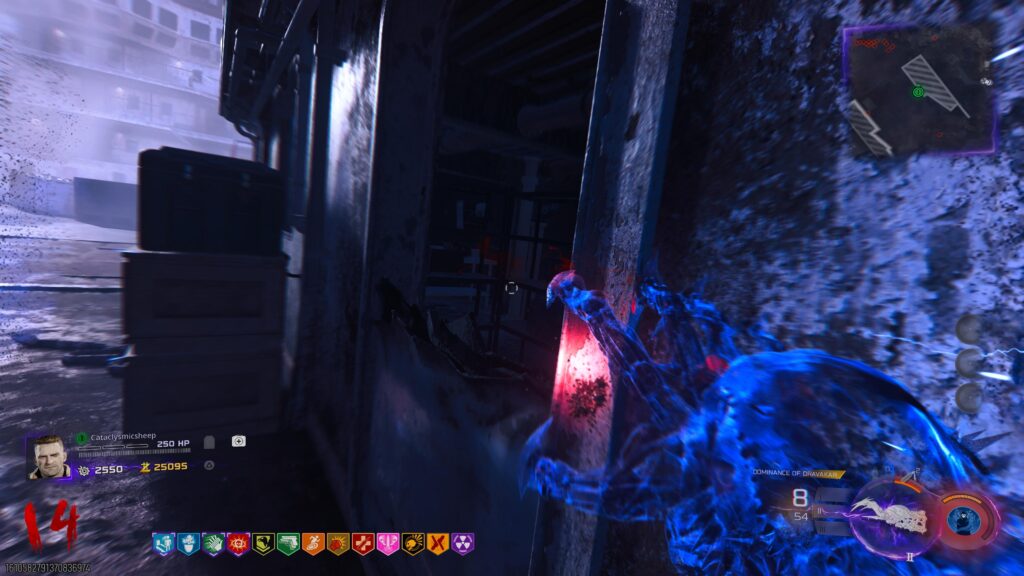Select the dark eagle head perk icon
Screen dimensions: 1024x576
click(263, 544)
